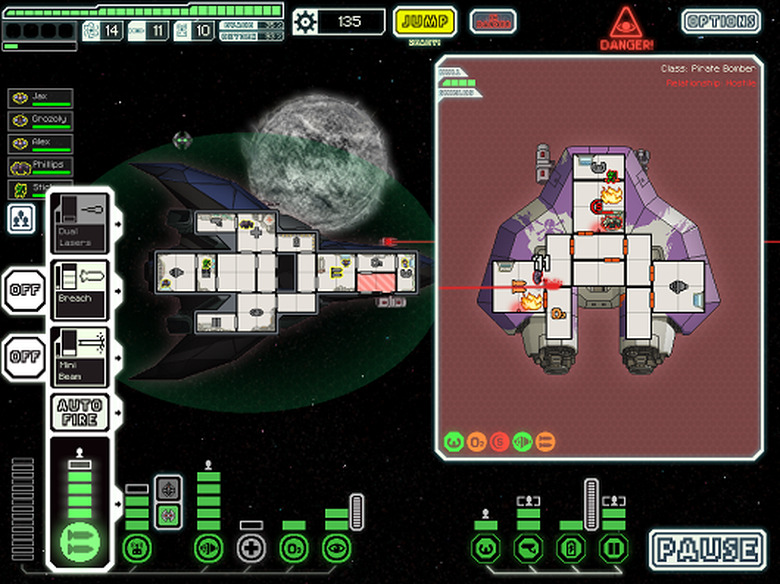Select the Mini Beam weapon
The image size is (780, 584).
click(80, 357)
